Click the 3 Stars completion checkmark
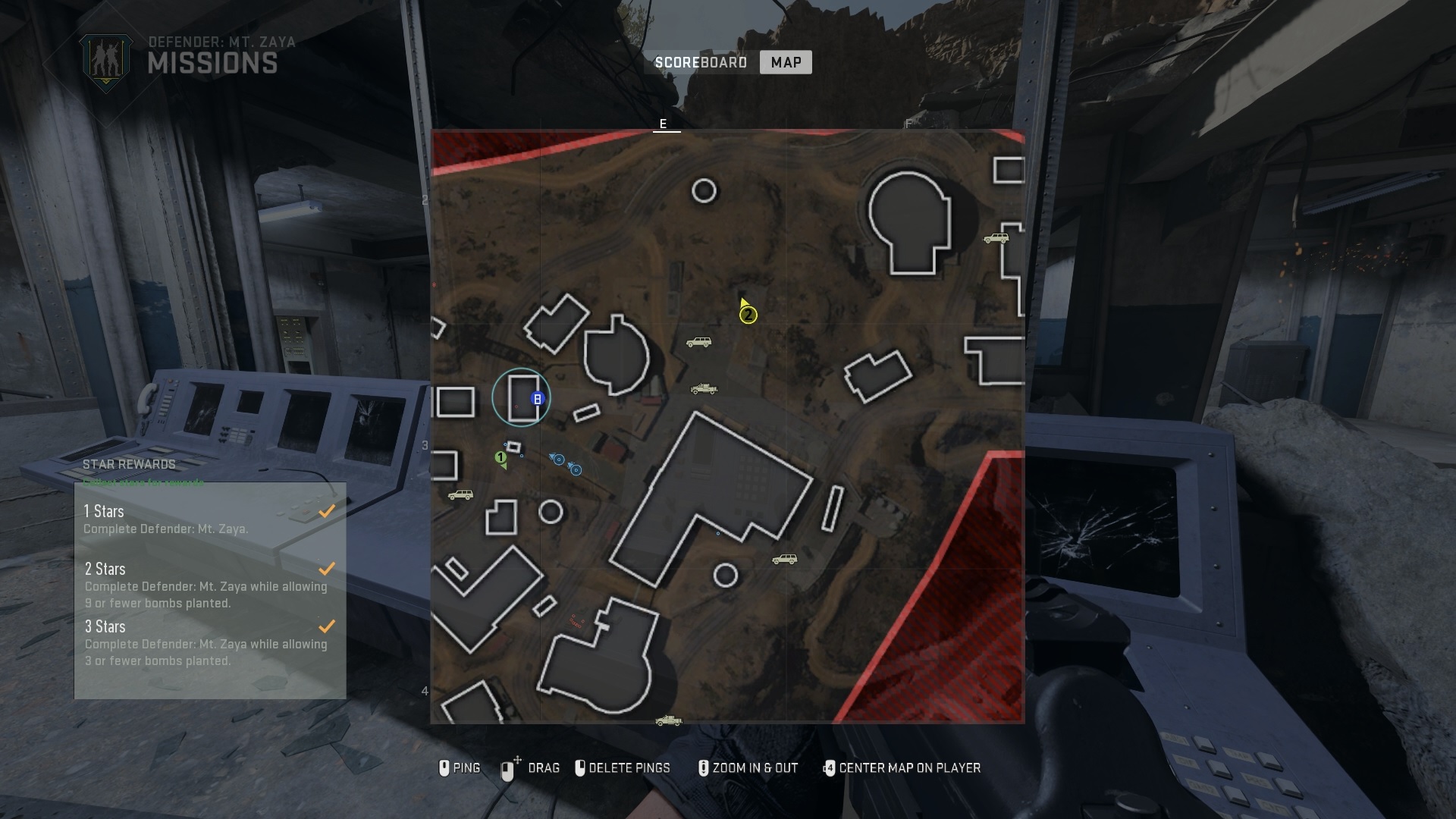The image size is (1456, 819). [x=327, y=626]
